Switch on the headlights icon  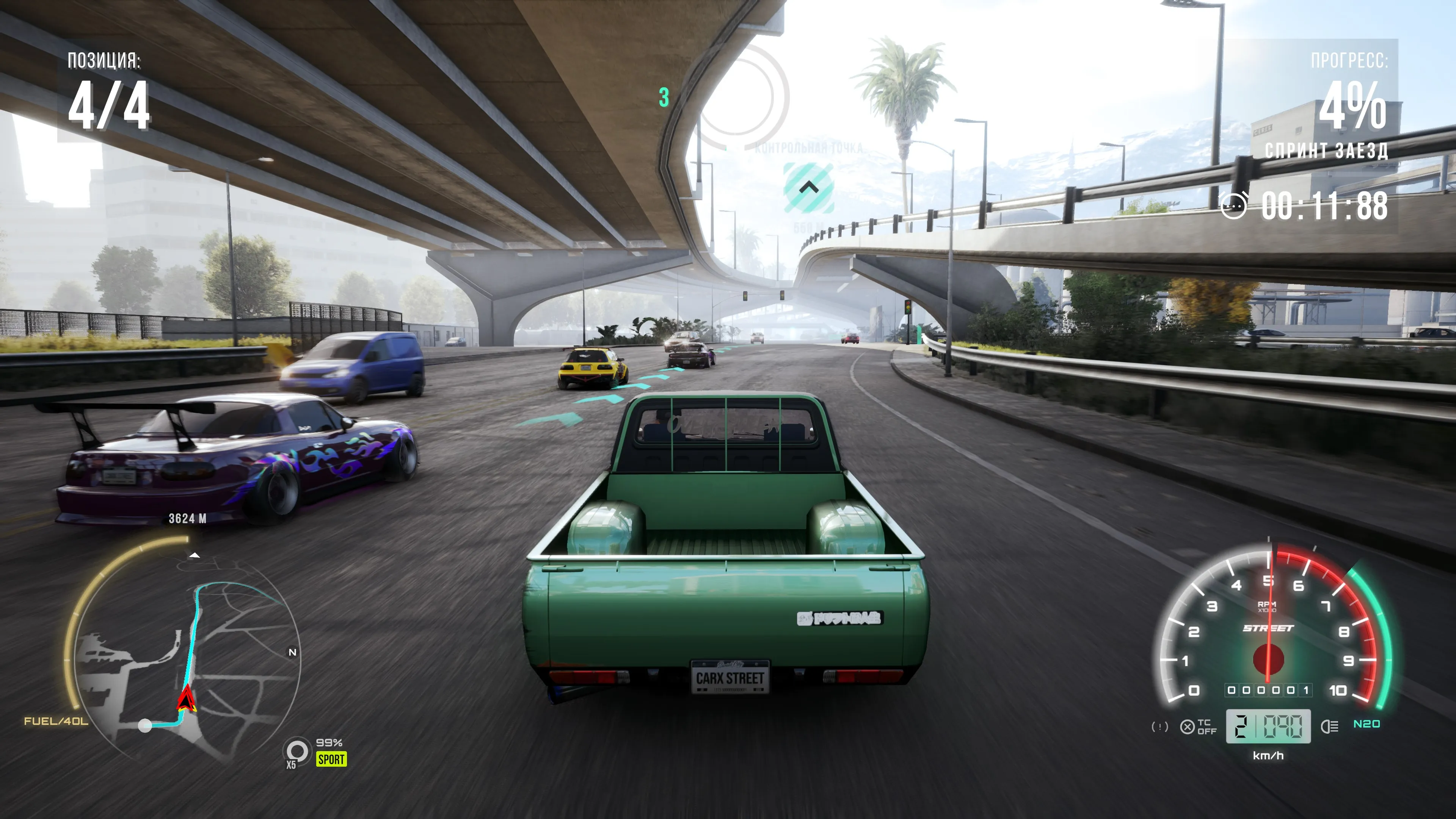coord(1329,727)
